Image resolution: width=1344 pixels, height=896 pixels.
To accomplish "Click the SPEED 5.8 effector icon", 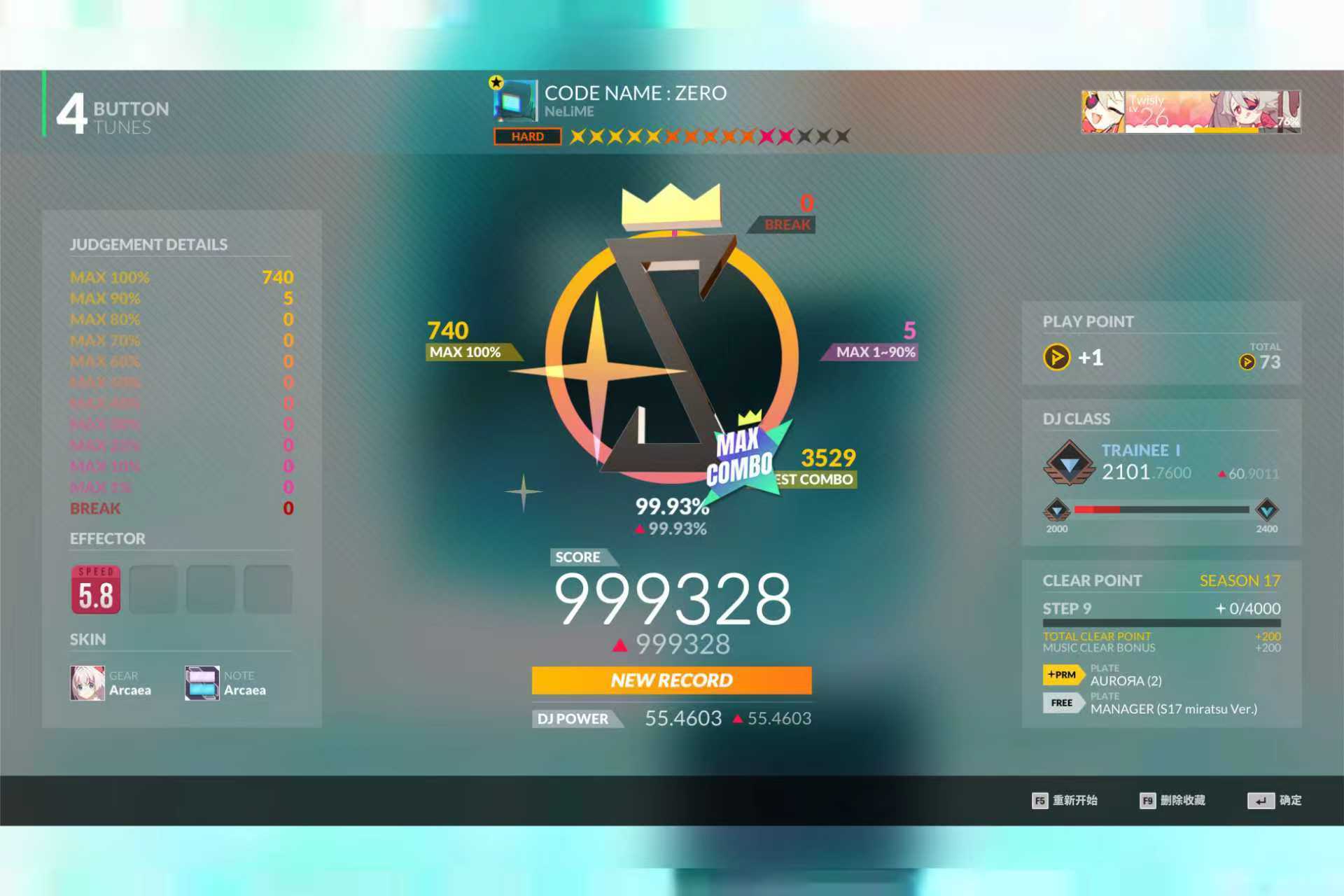I will 94,589.
